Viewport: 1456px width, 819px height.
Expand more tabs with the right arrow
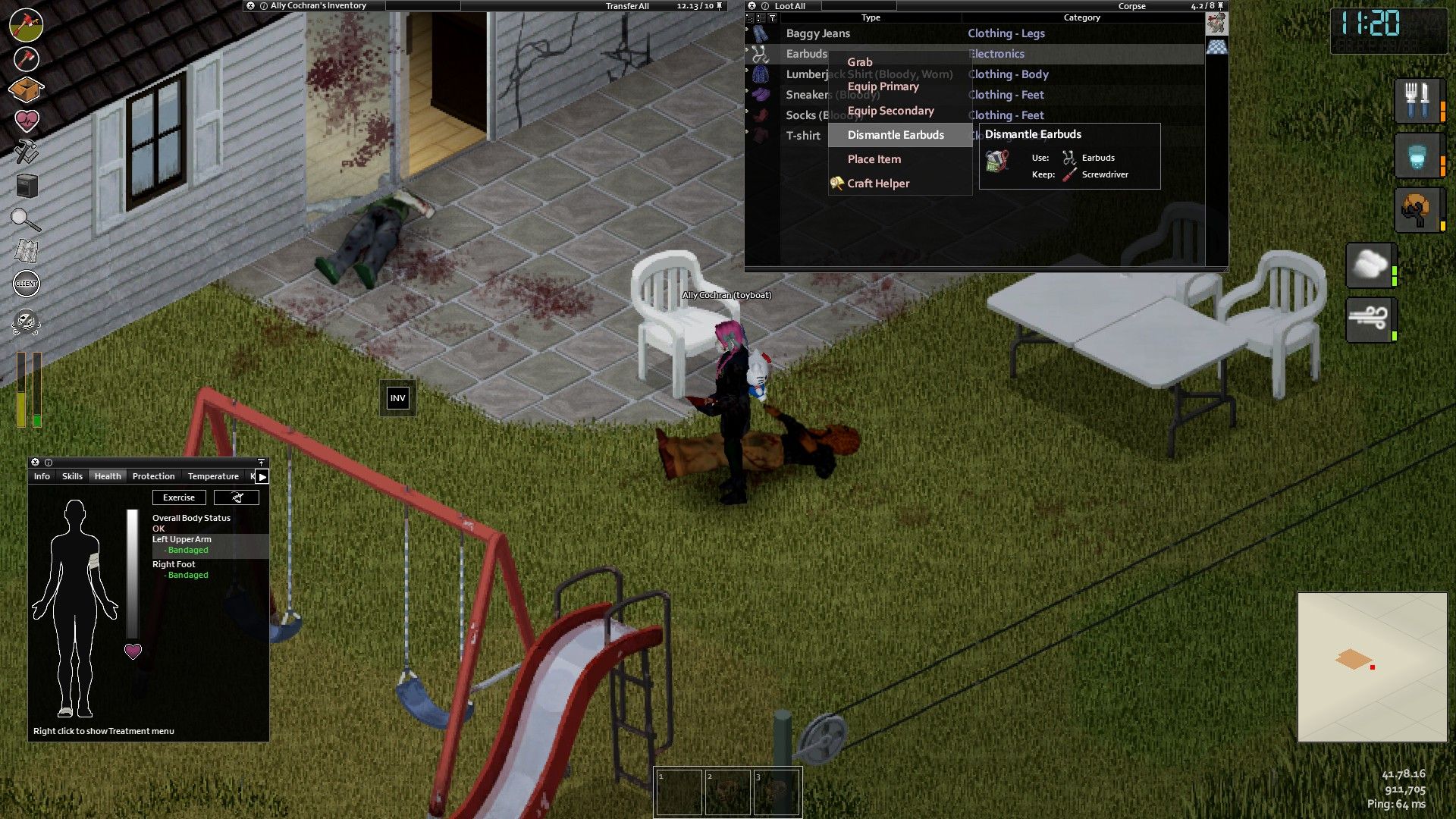tap(262, 476)
